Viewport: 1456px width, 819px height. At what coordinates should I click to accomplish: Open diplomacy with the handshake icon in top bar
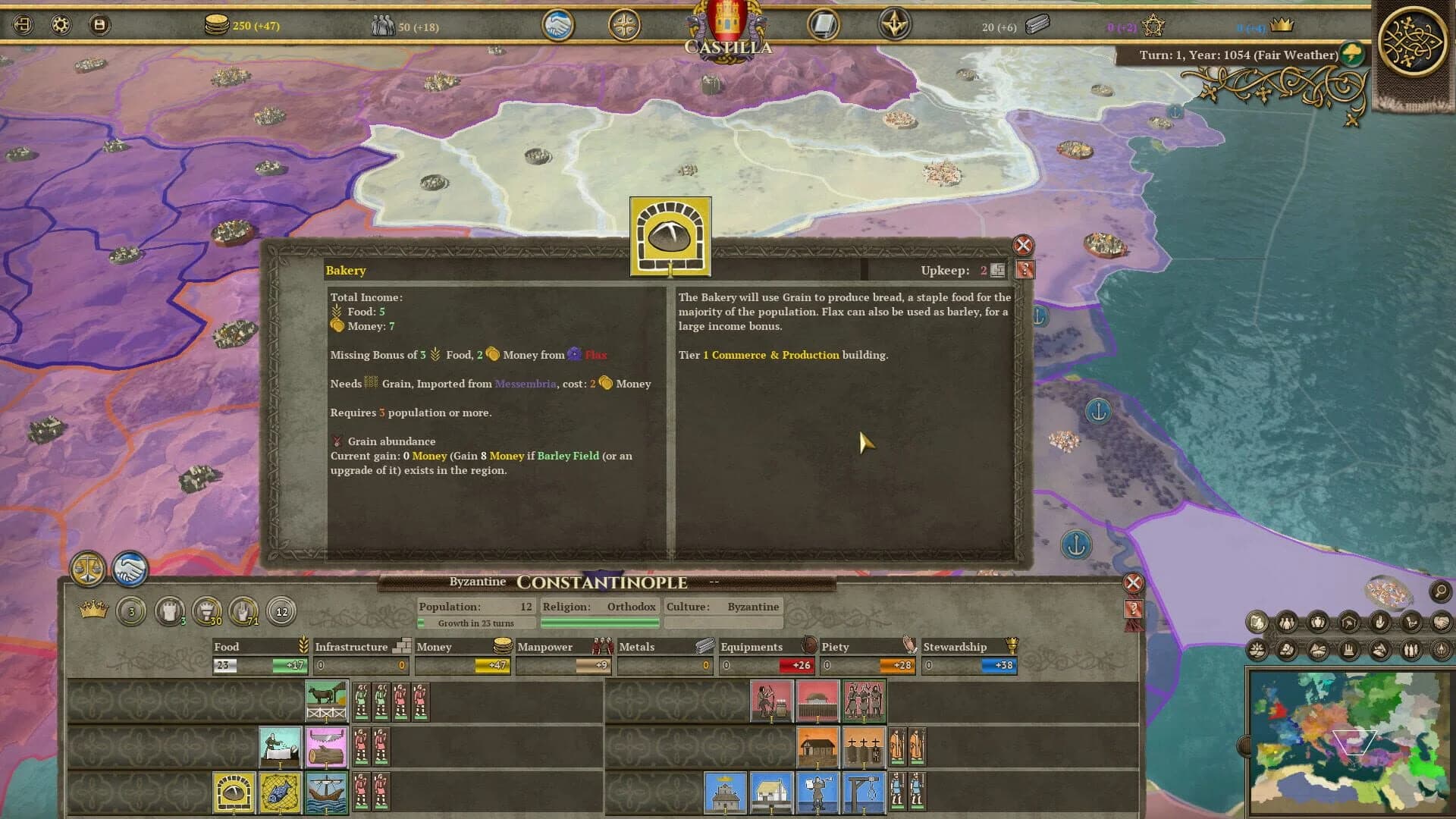point(559,24)
